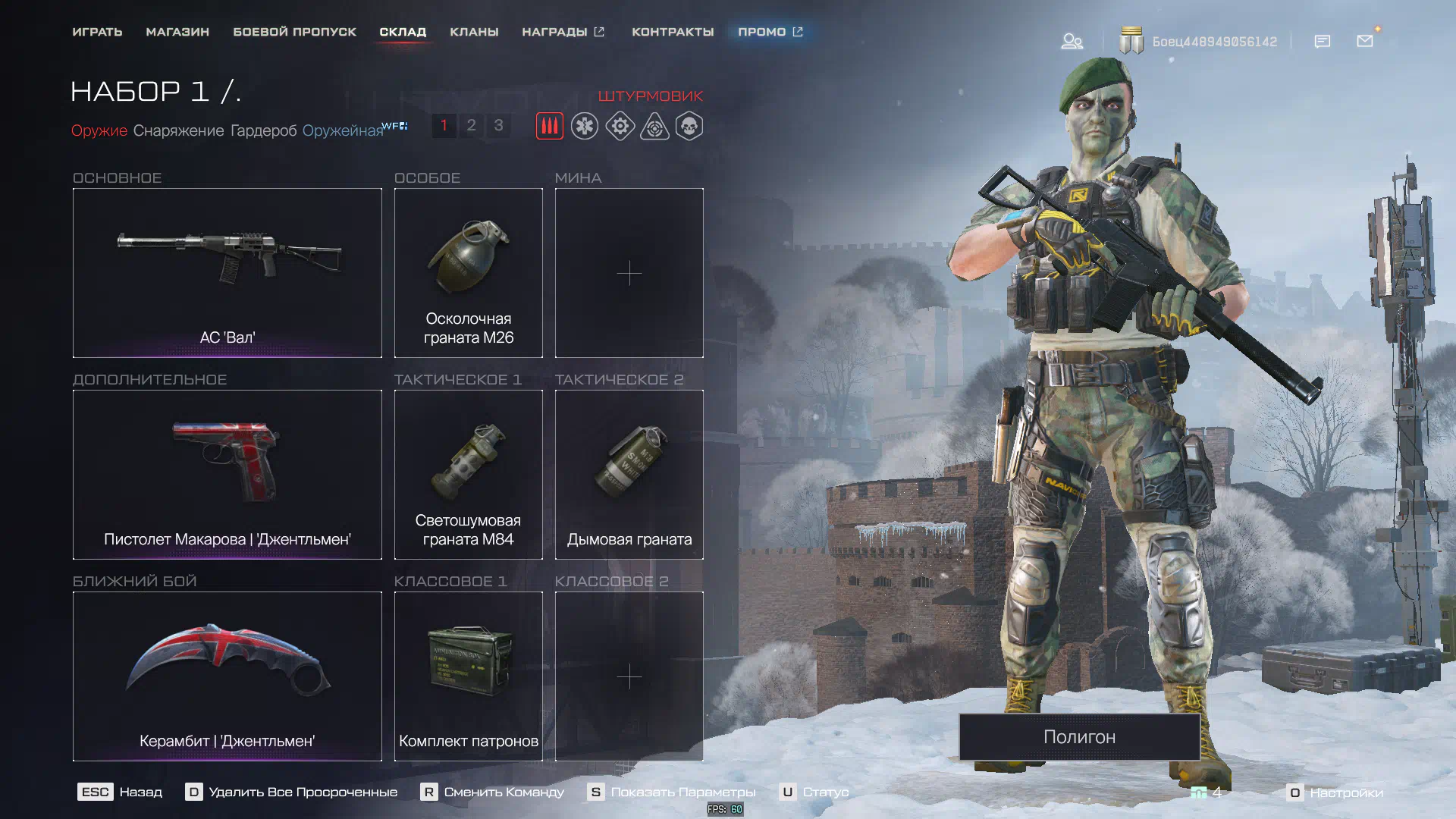Open the Оружейная tab
Screen dimensions: 1456x819
(343, 130)
